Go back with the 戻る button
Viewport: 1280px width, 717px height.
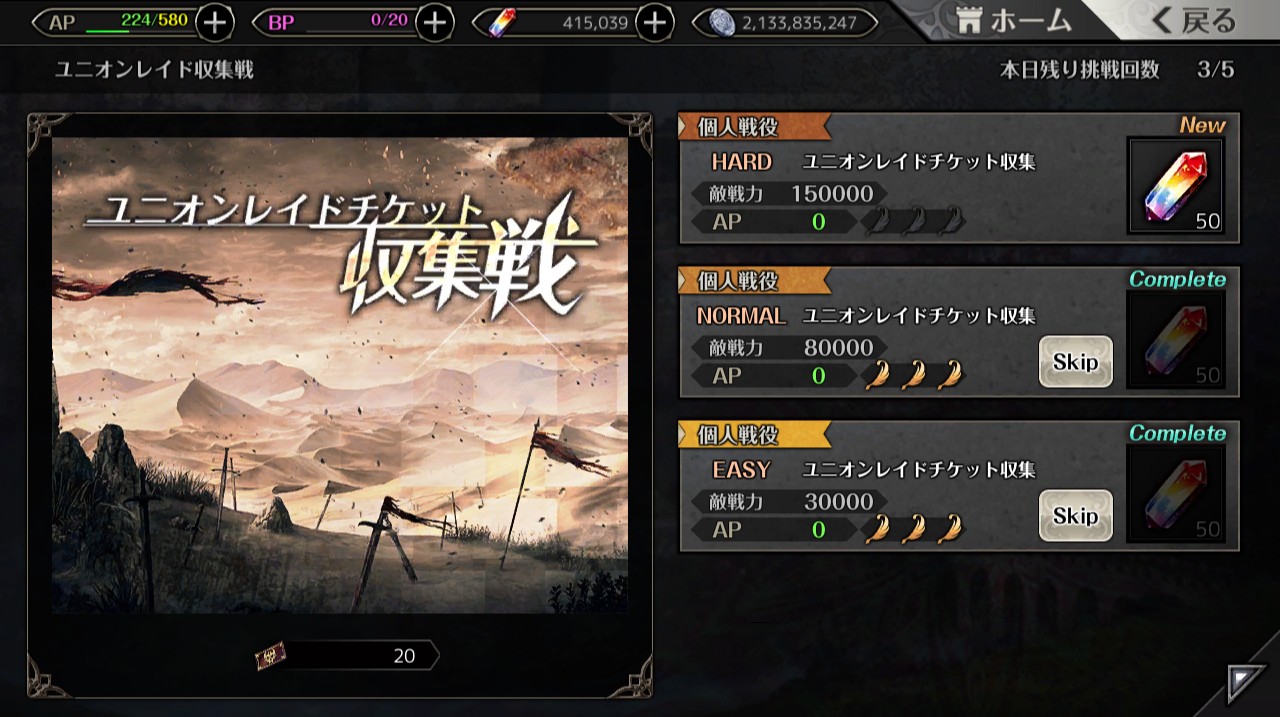[1194, 20]
